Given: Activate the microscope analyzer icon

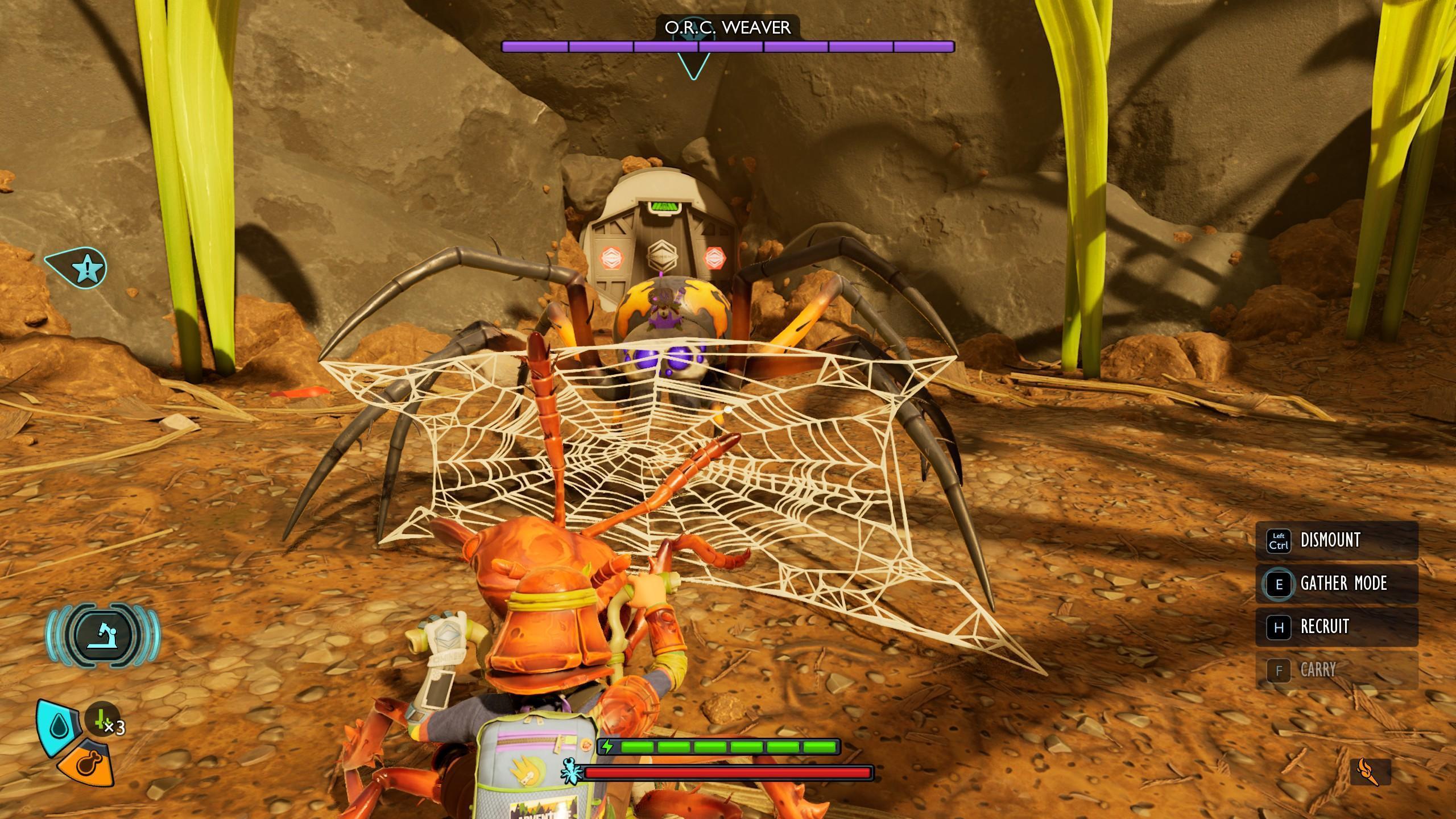Looking at the screenshot, I should 103,635.
